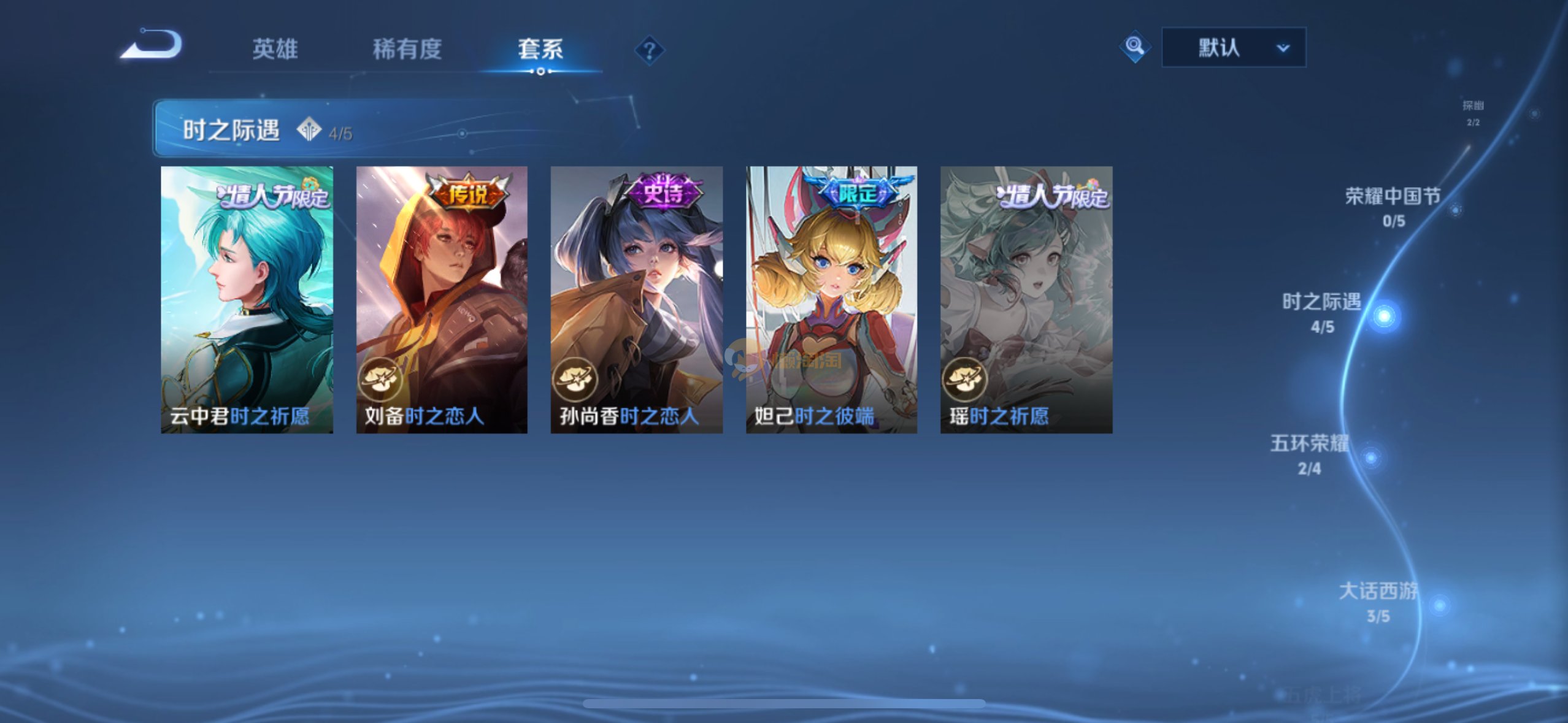The height and width of the screenshot is (723, 1568).
Task: Pick 瑶 时之祈愿 skin card
Action: pos(1026,299)
